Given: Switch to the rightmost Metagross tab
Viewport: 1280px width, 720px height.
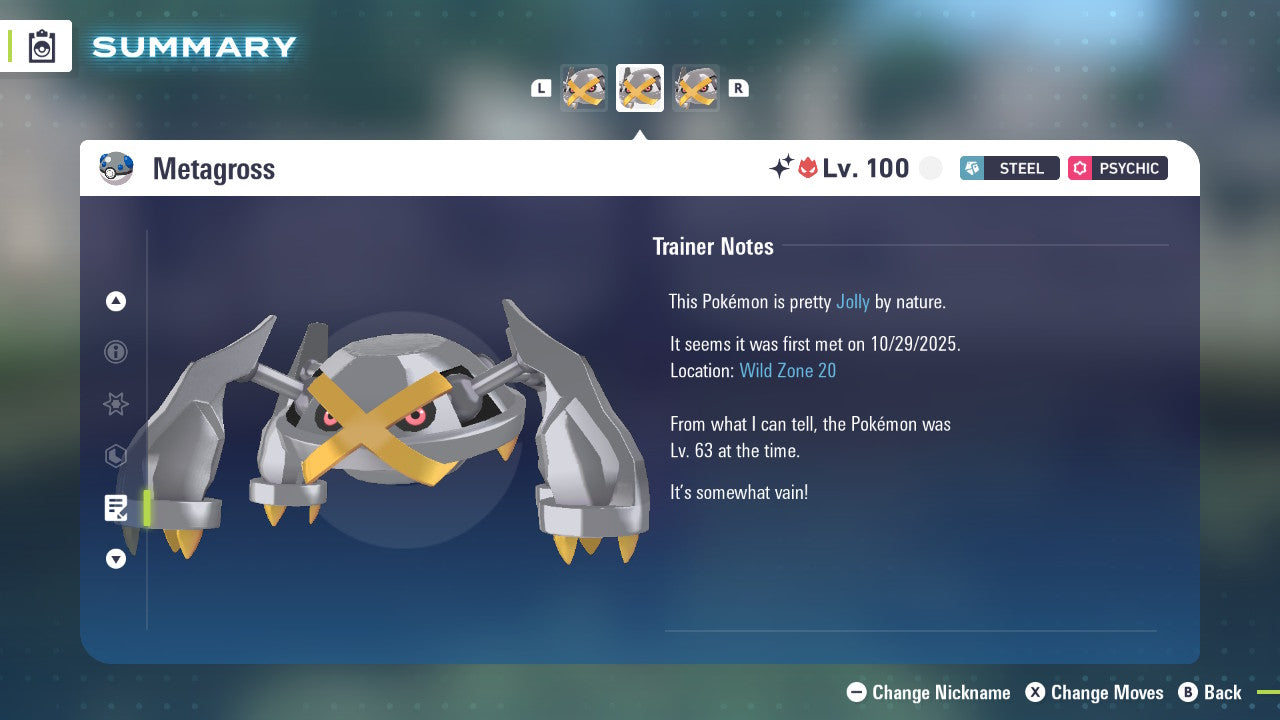Looking at the screenshot, I should [x=695, y=87].
